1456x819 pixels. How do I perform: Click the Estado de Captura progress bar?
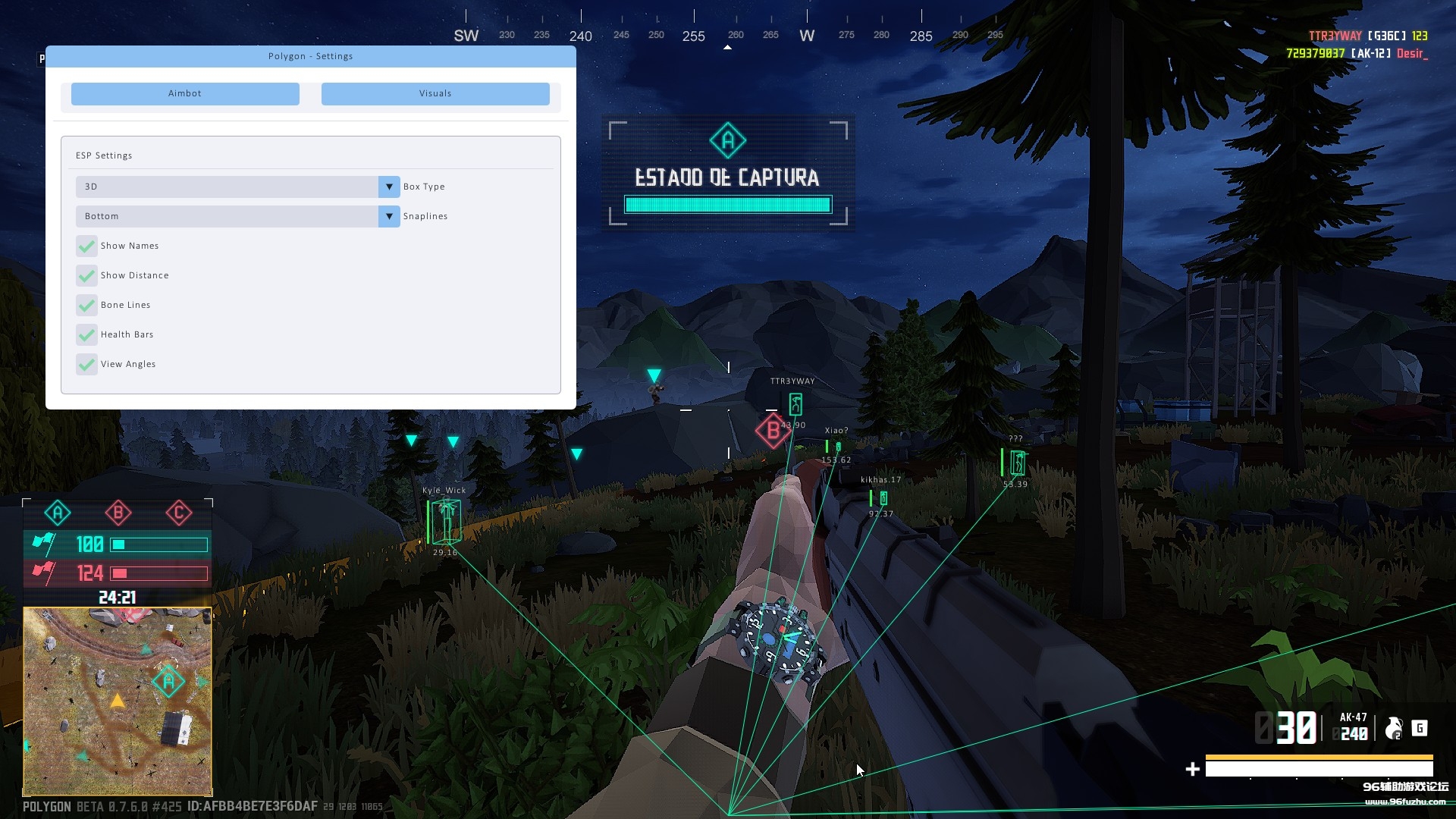(x=727, y=204)
